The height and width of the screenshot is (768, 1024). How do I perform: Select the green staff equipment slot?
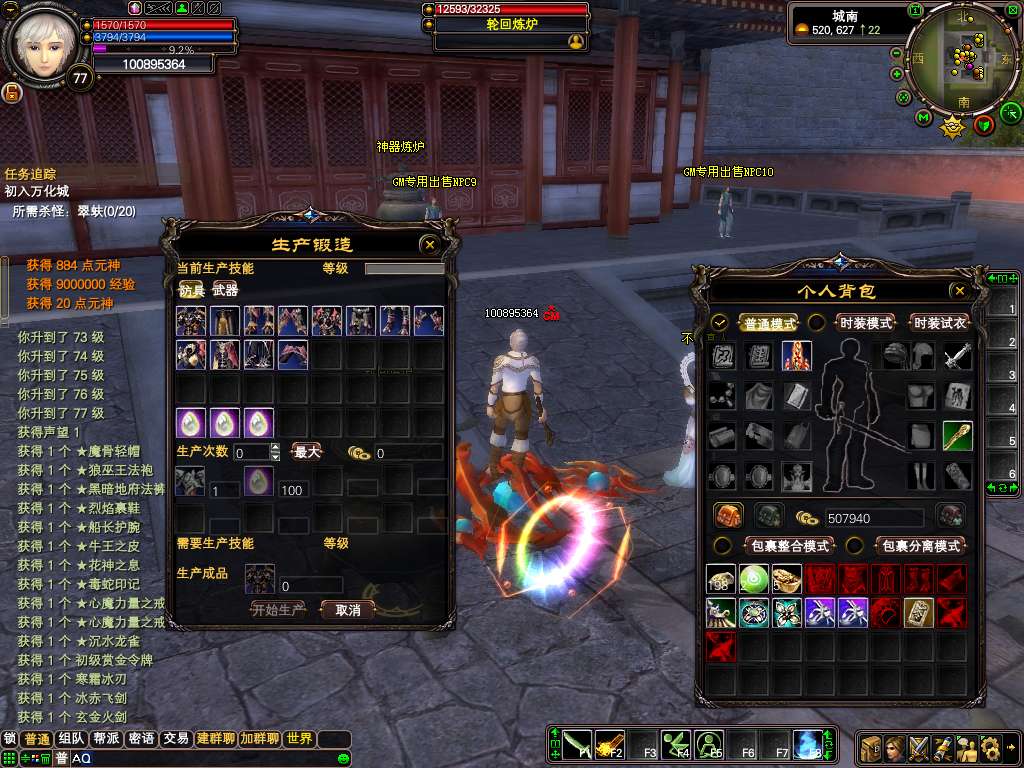click(957, 435)
